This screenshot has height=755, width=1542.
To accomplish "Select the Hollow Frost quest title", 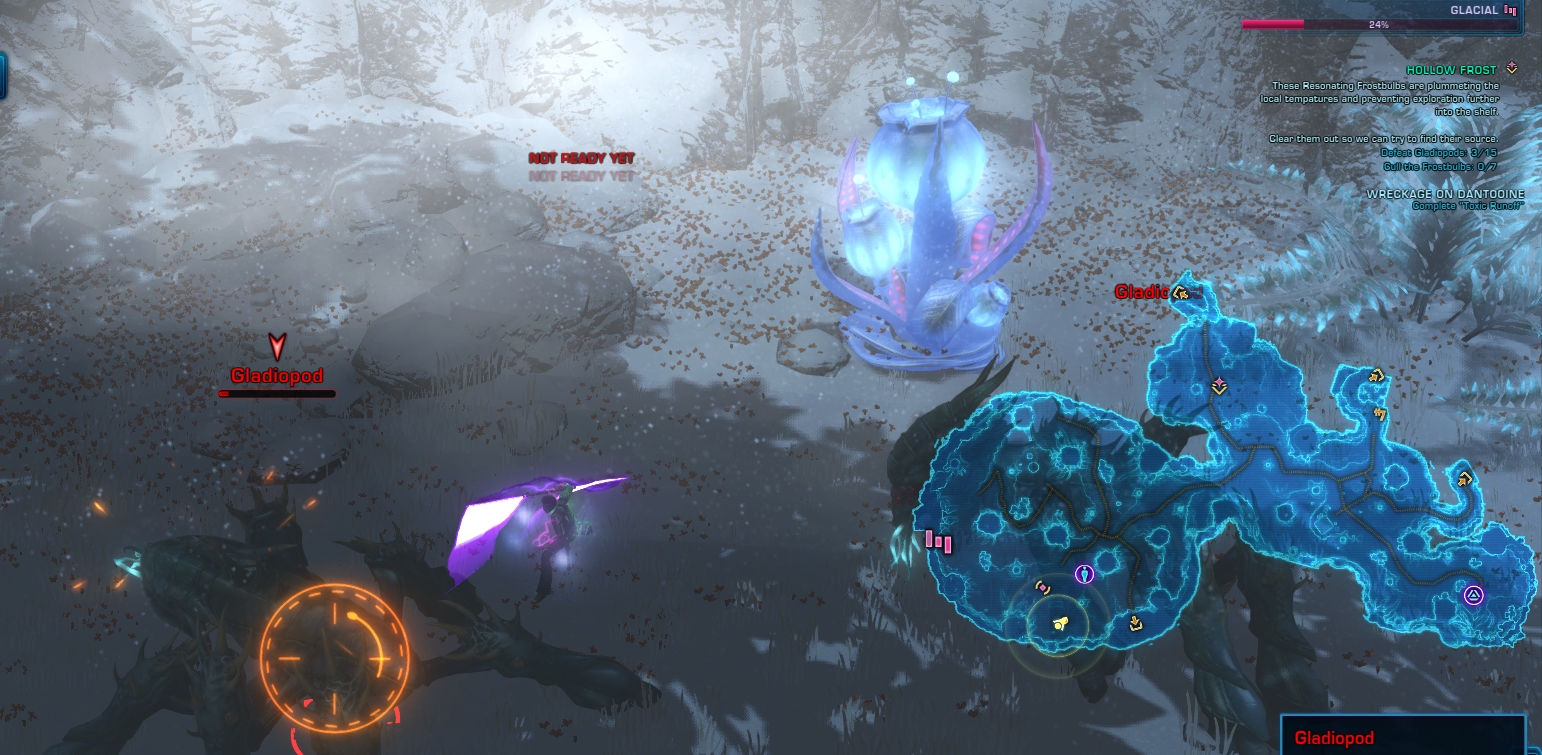I will [x=1451, y=70].
